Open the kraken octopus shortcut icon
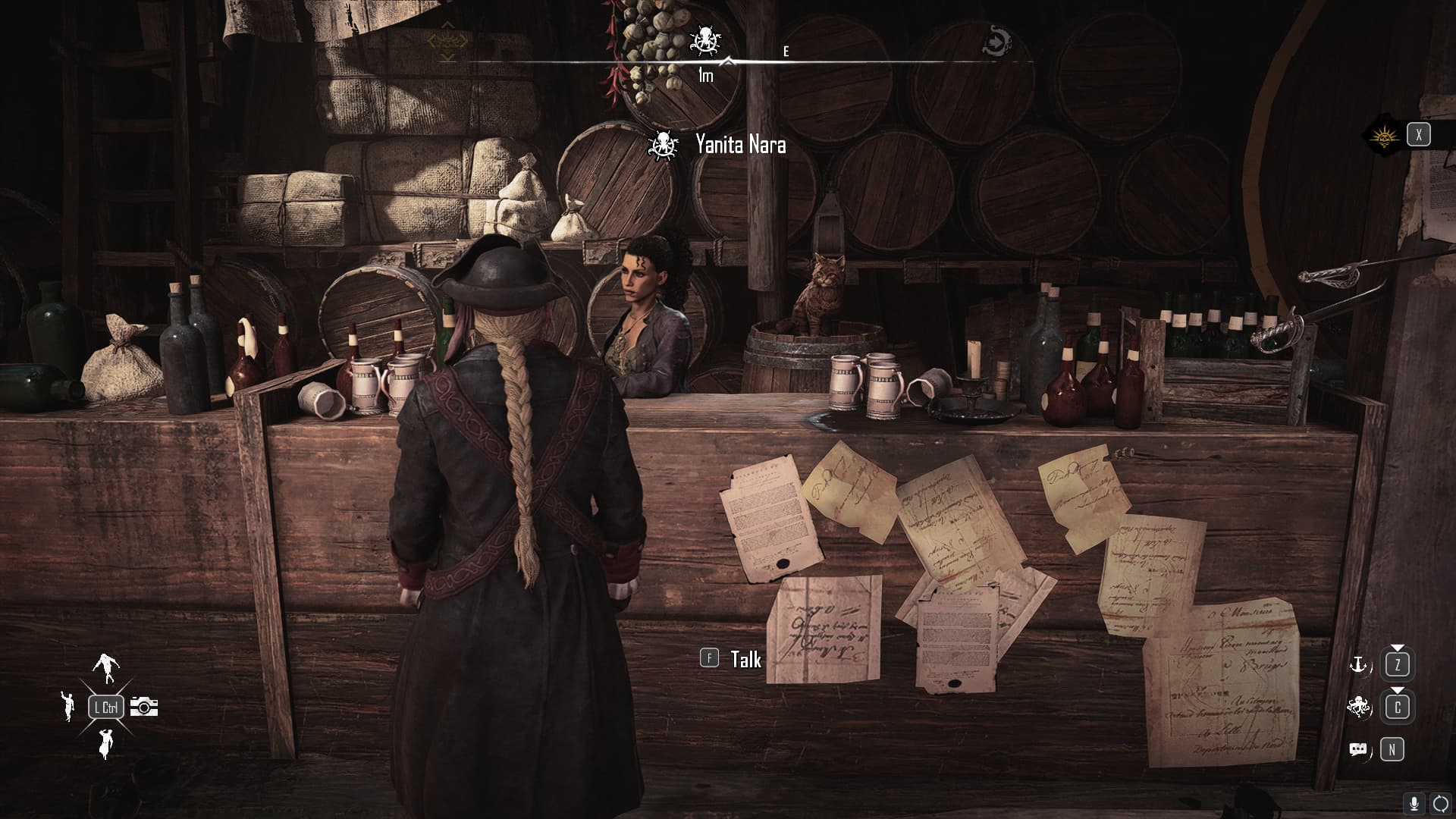1456x819 pixels. (1359, 707)
